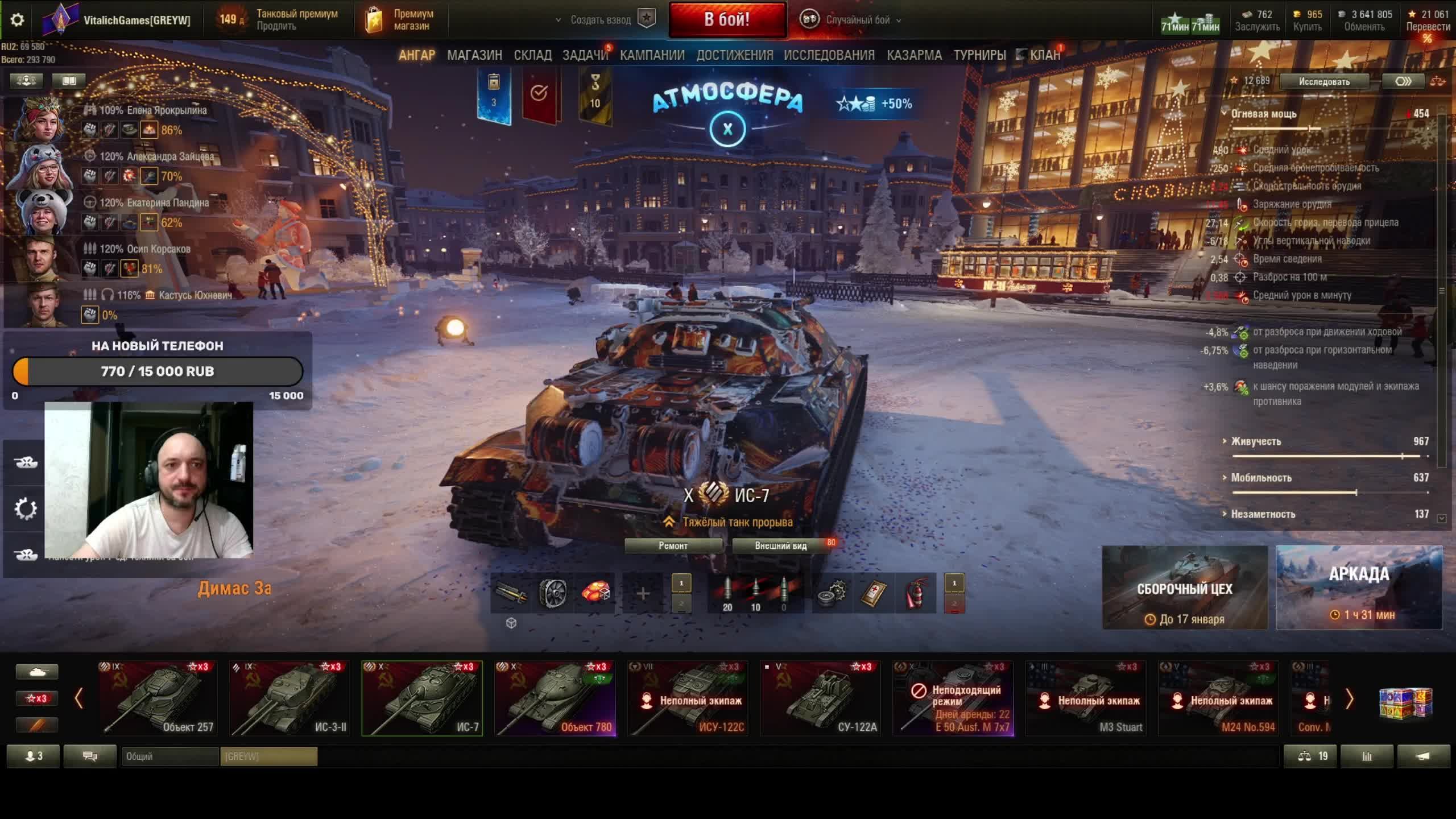This screenshot has width=1456, height=819.
Task: Open the КЛАН tab
Action: 1044,55
